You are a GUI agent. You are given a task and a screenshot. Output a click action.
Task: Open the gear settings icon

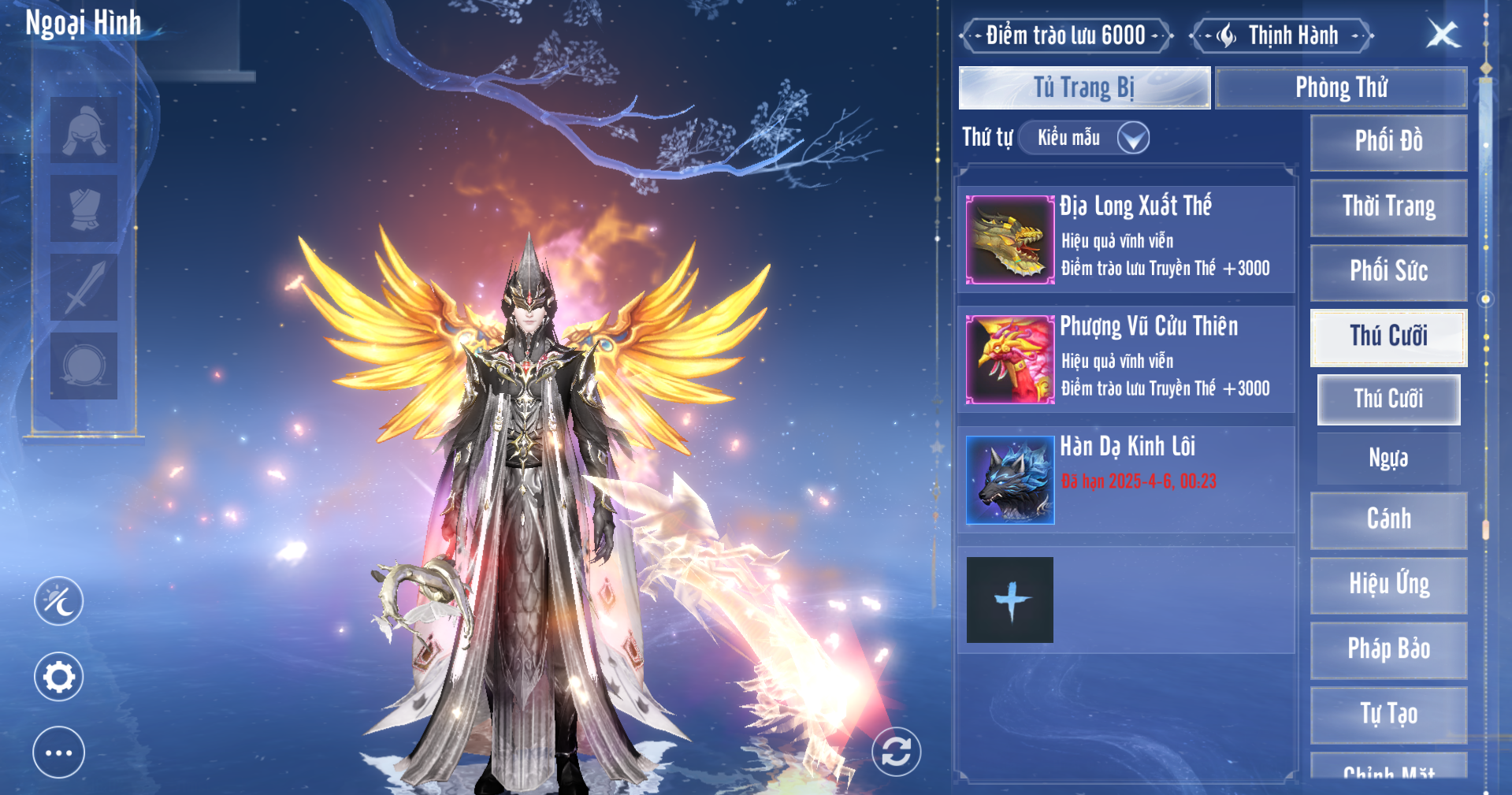[x=59, y=676]
